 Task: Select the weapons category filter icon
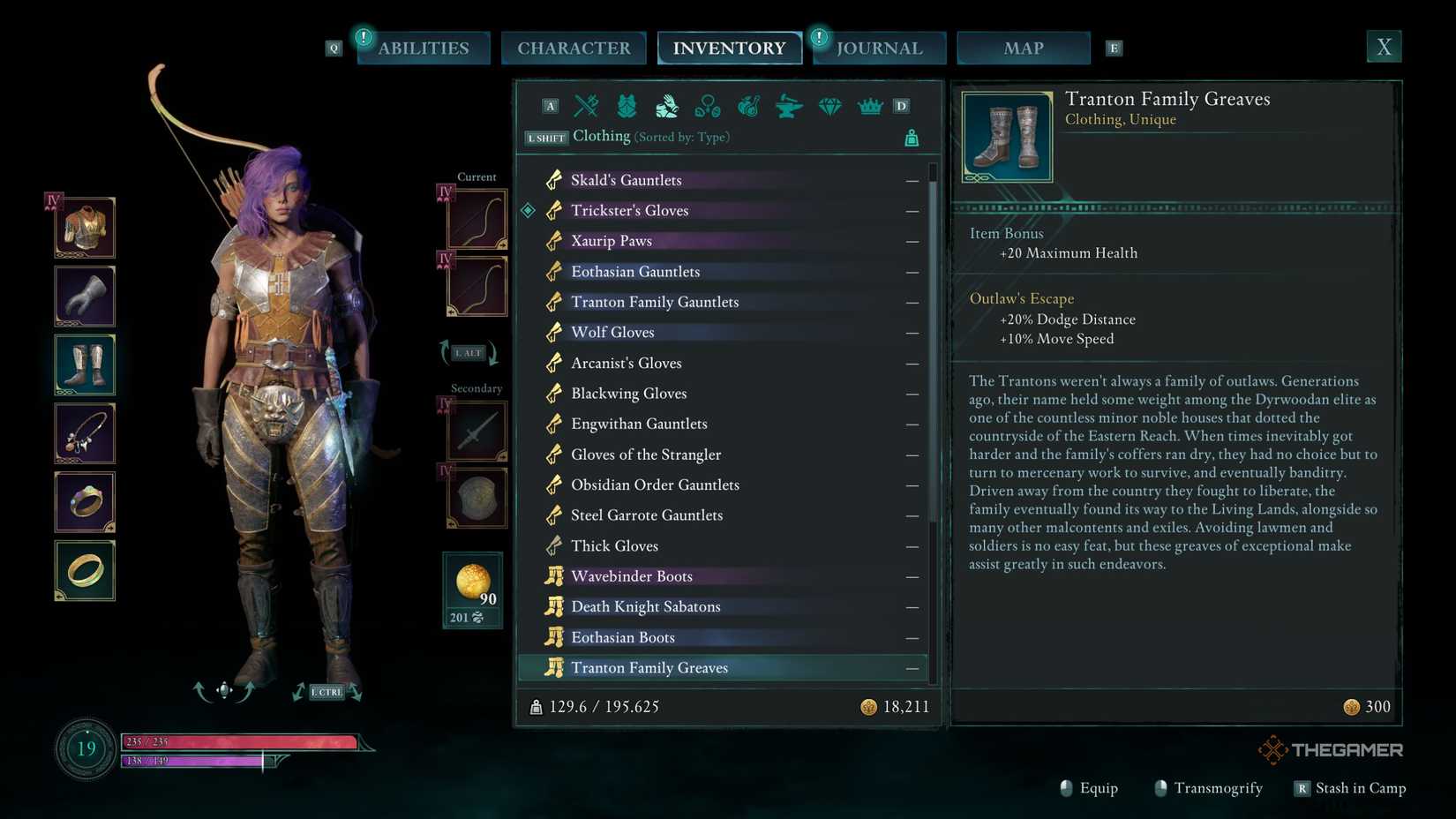pyautogui.click(x=587, y=106)
